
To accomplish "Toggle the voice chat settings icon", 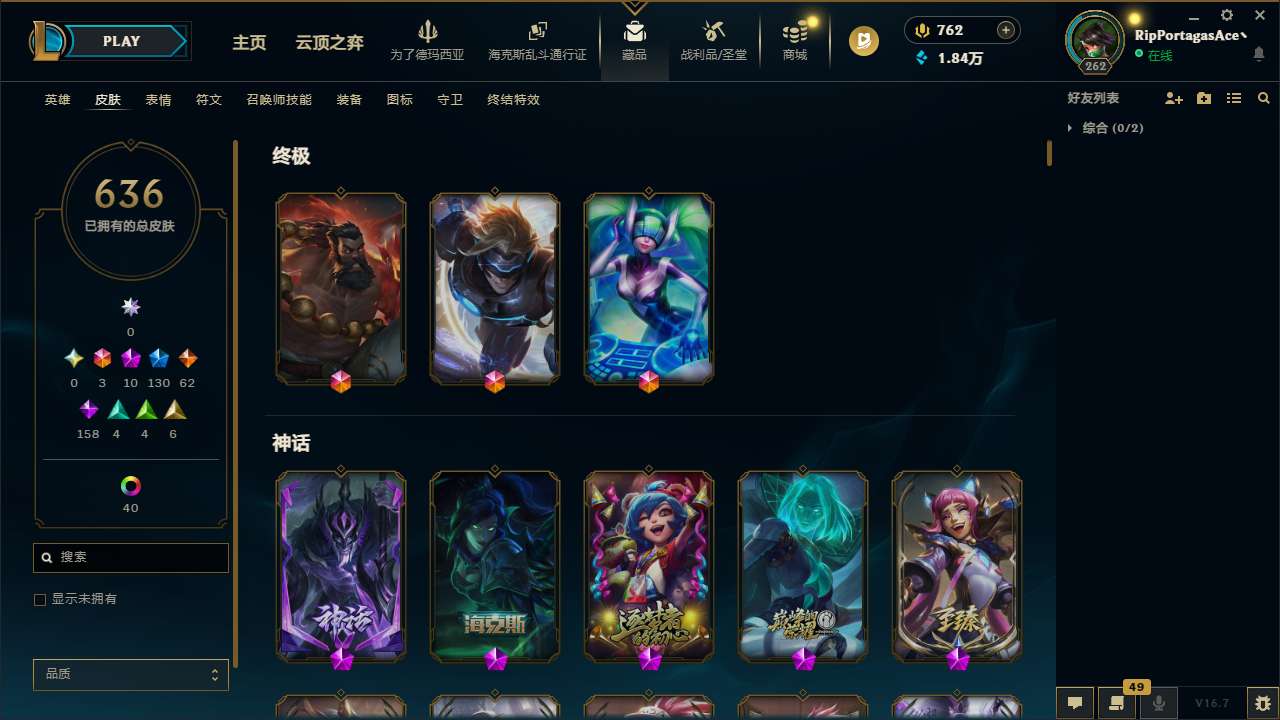I will click(x=1157, y=703).
